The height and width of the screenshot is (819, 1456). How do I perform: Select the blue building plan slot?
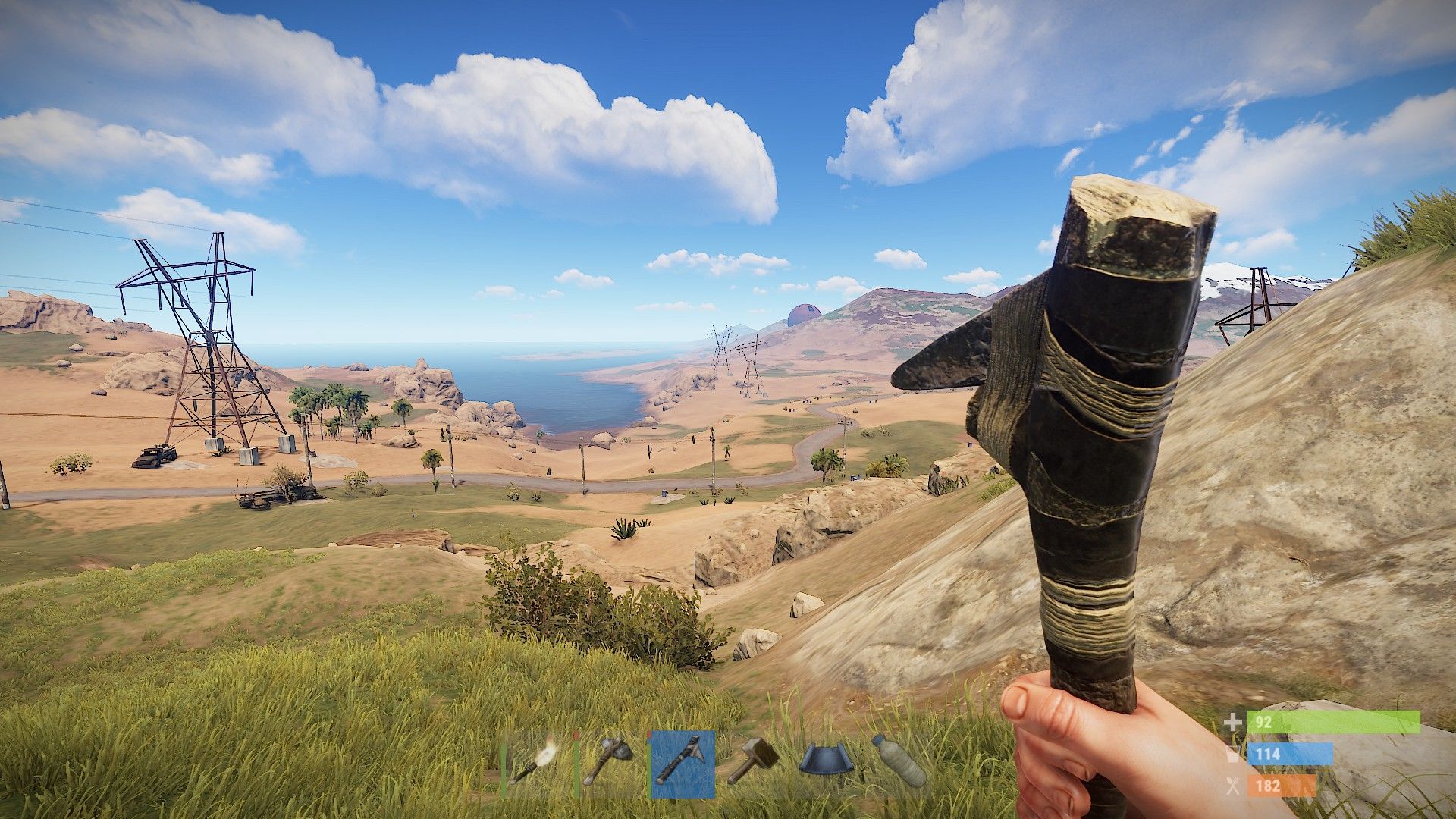[x=827, y=763]
